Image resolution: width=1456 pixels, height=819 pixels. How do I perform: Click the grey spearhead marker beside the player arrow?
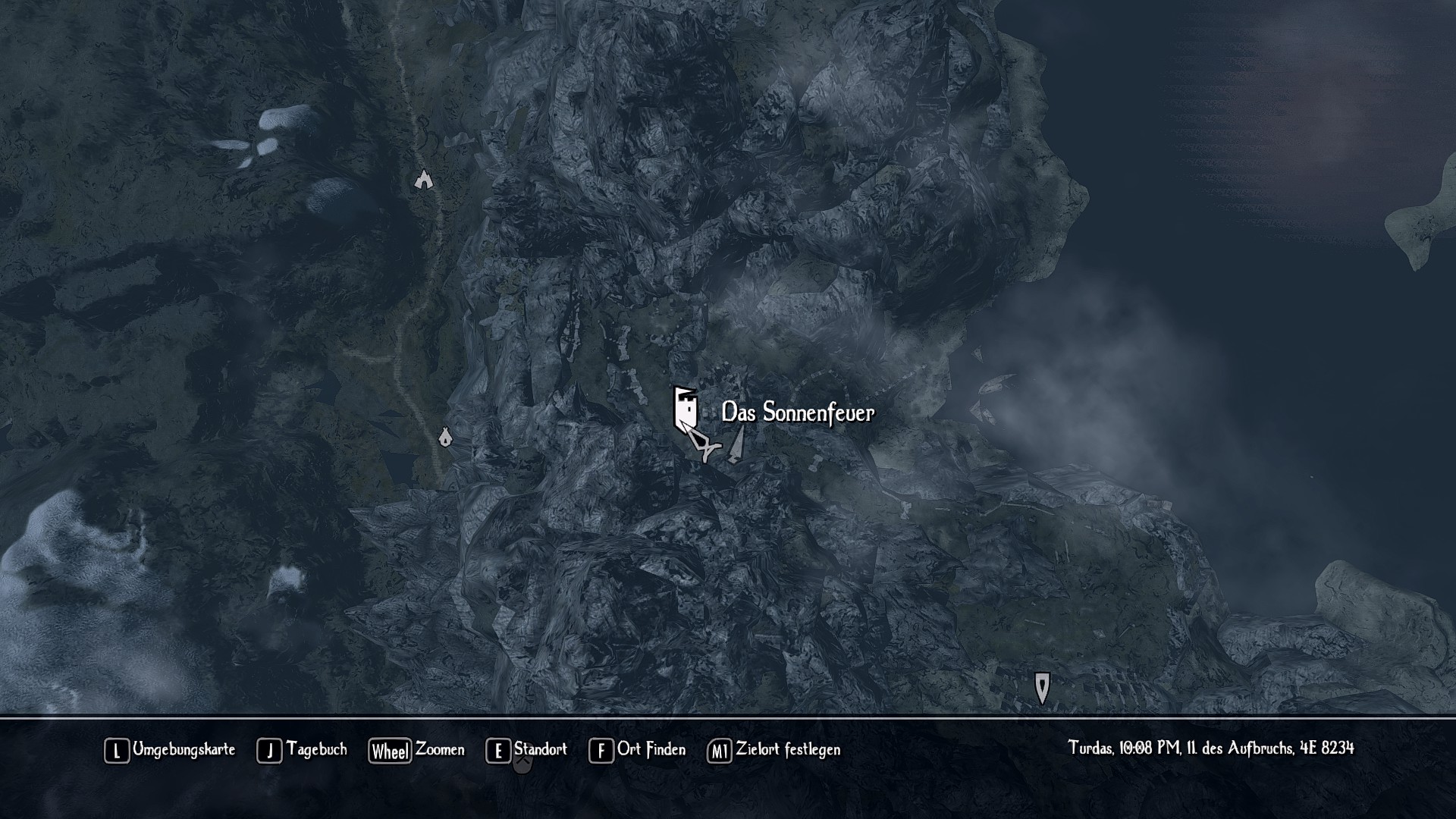pos(736,445)
